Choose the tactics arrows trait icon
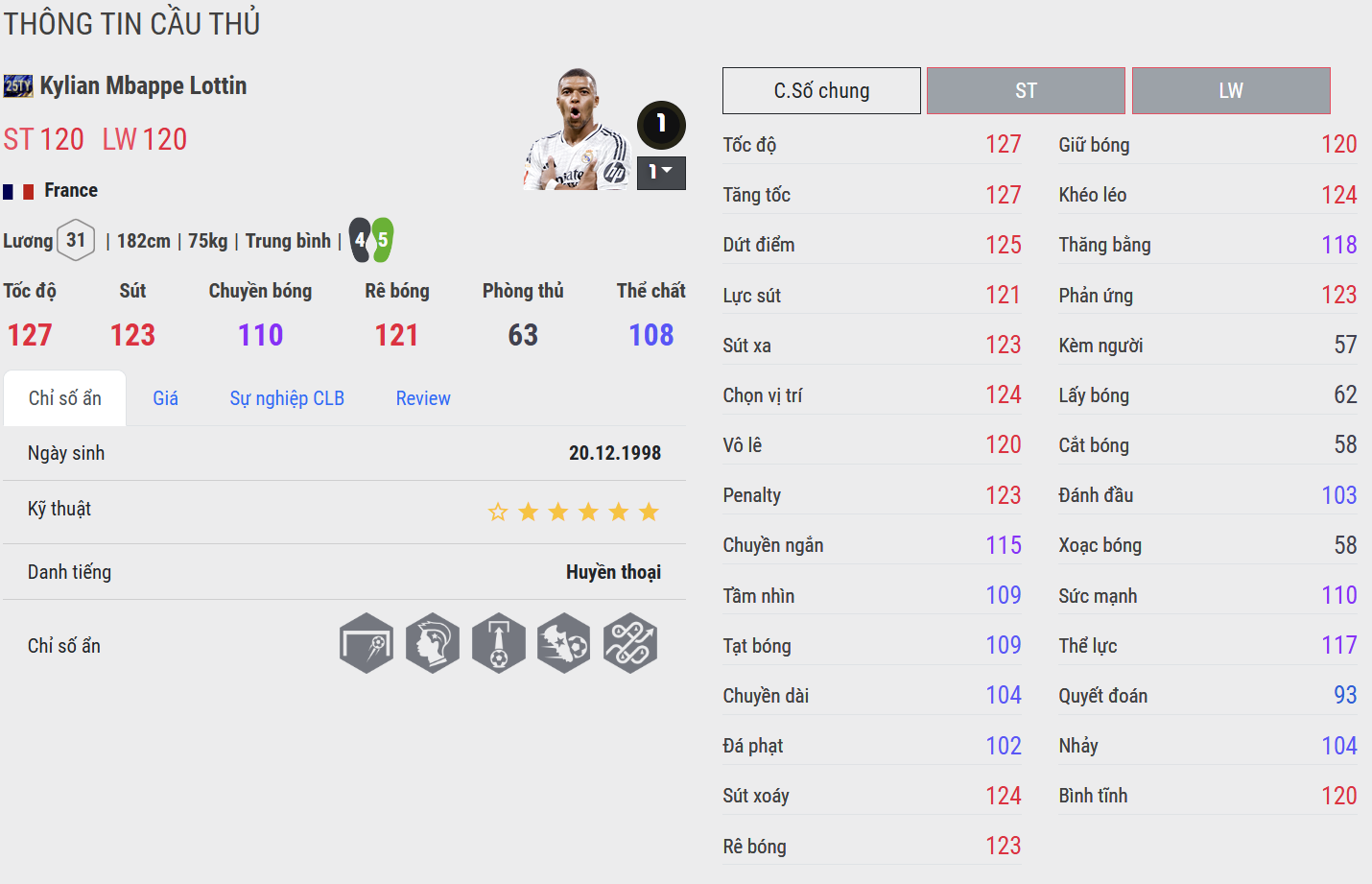The image size is (1372, 884). point(630,643)
